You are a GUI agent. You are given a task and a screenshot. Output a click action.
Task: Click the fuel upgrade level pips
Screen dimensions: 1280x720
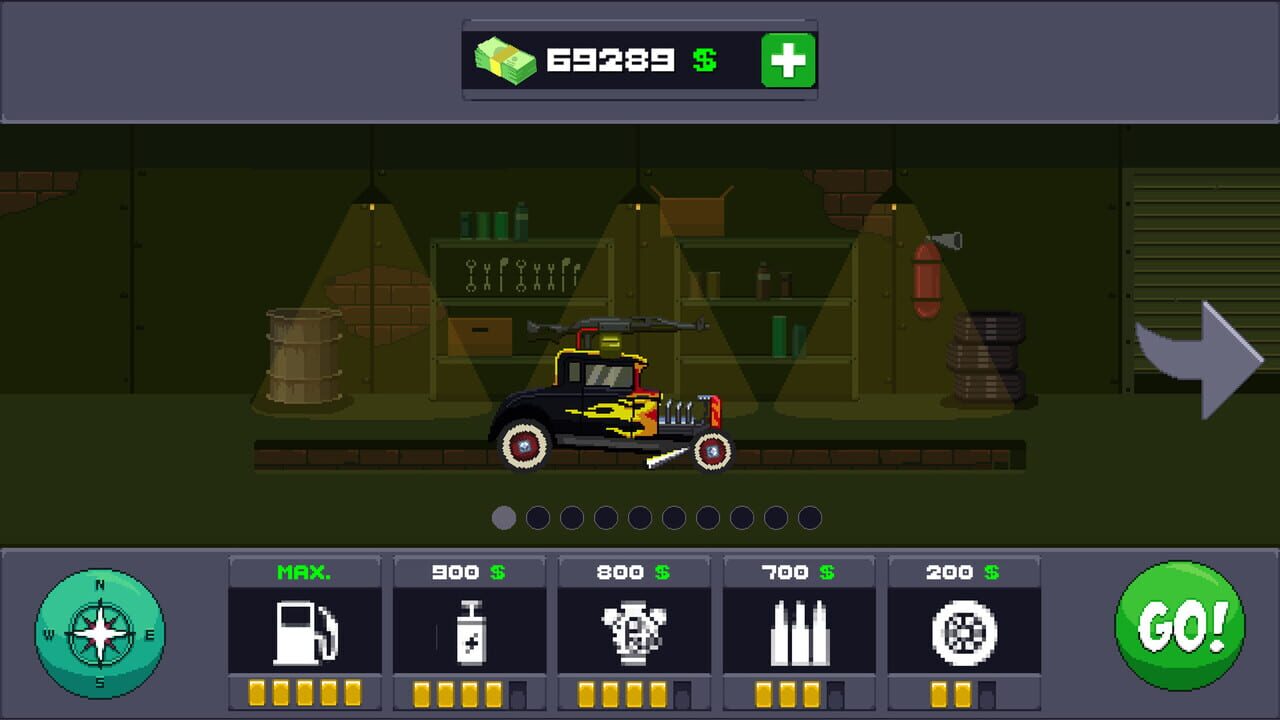[x=304, y=690]
